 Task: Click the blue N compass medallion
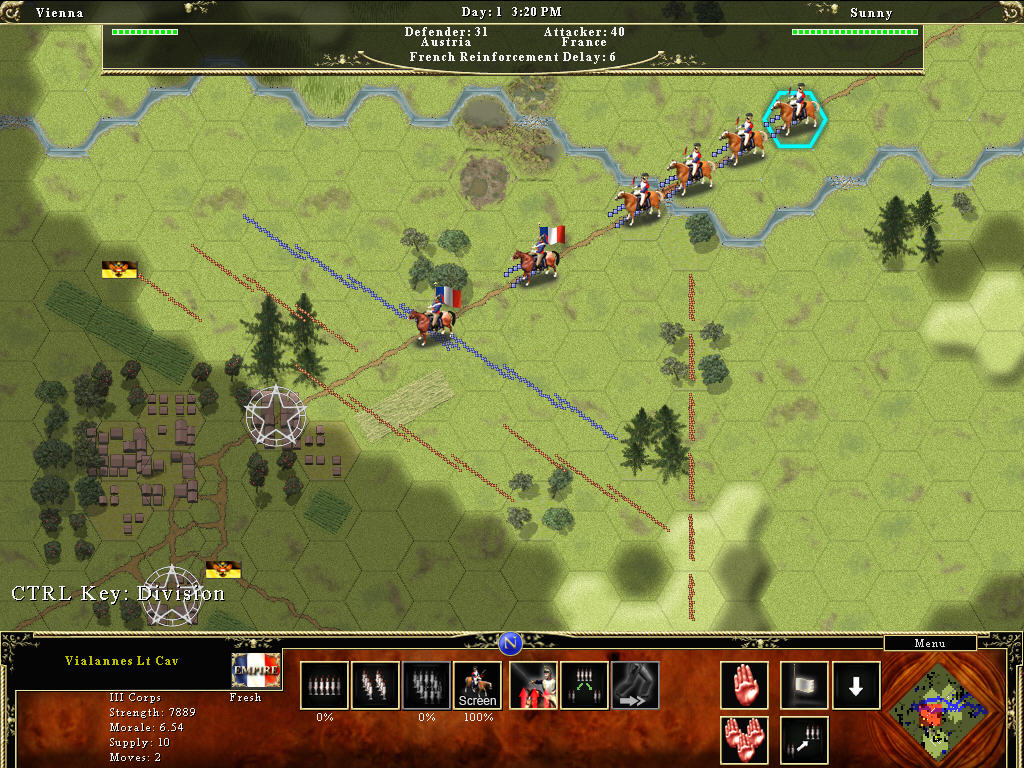pos(511,642)
